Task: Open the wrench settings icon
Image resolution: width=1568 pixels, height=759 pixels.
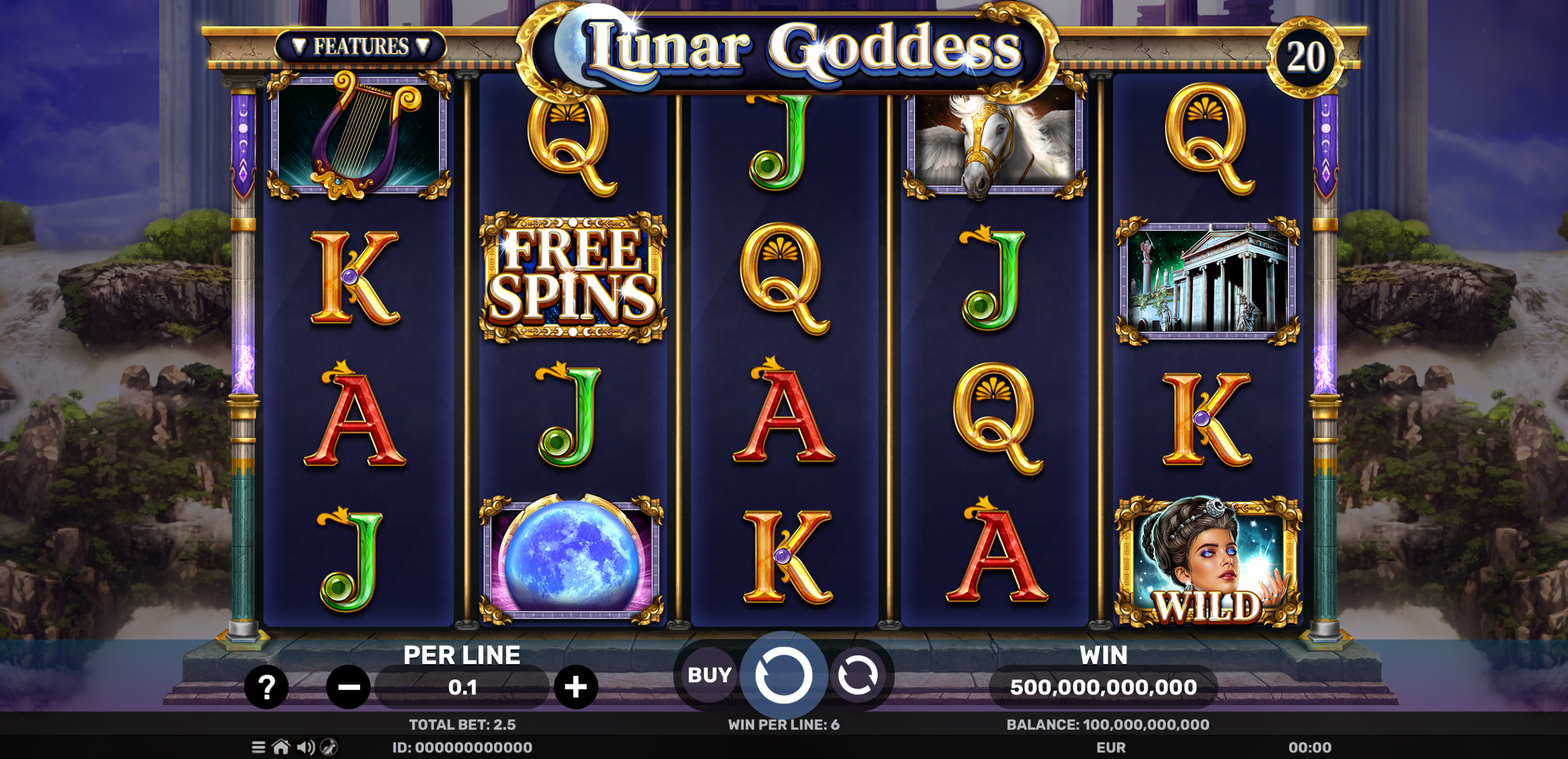Action: tap(328, 747)
